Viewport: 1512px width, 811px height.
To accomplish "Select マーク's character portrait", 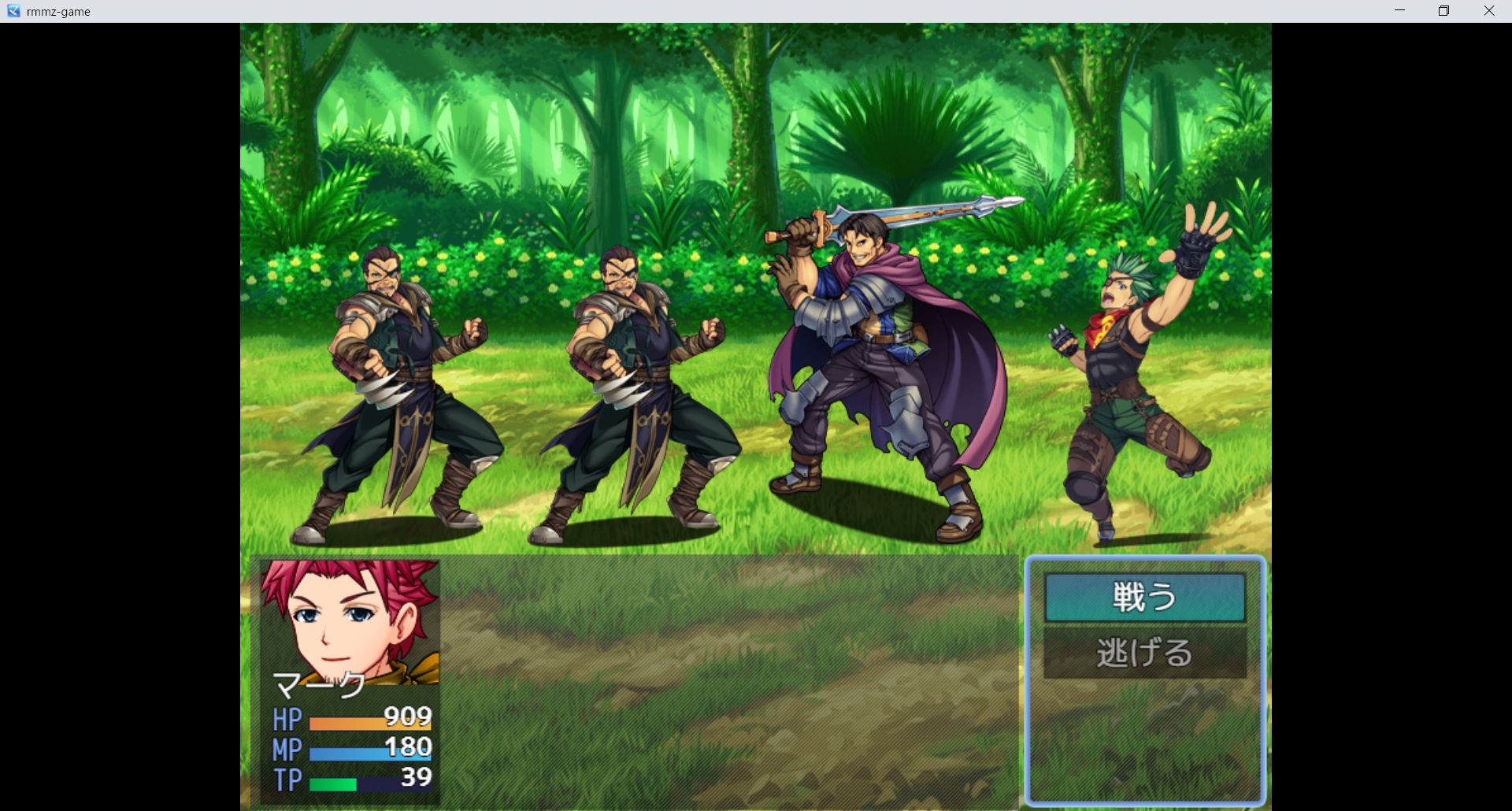I will click(x=350, y=621).
